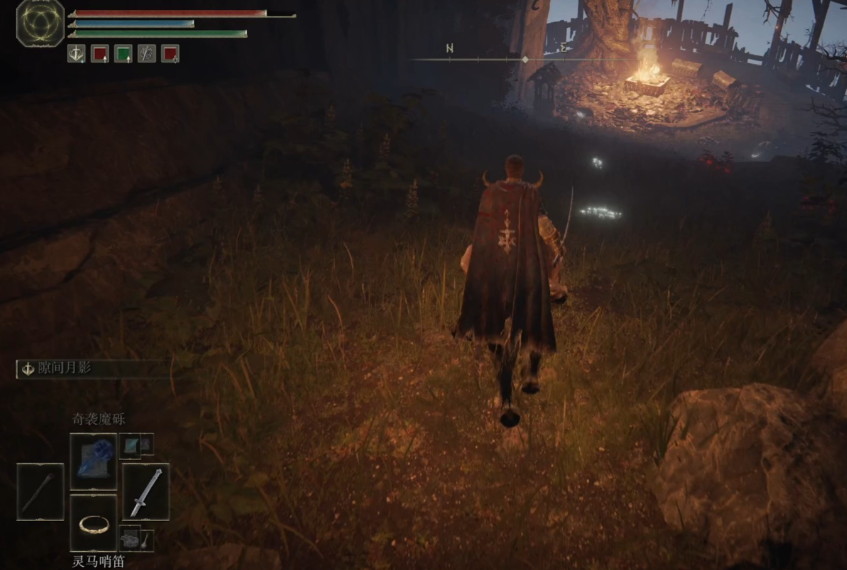Select the staff in the left-hand slot
The height and width of the screenshot is (570, 847).
point(40,491)
